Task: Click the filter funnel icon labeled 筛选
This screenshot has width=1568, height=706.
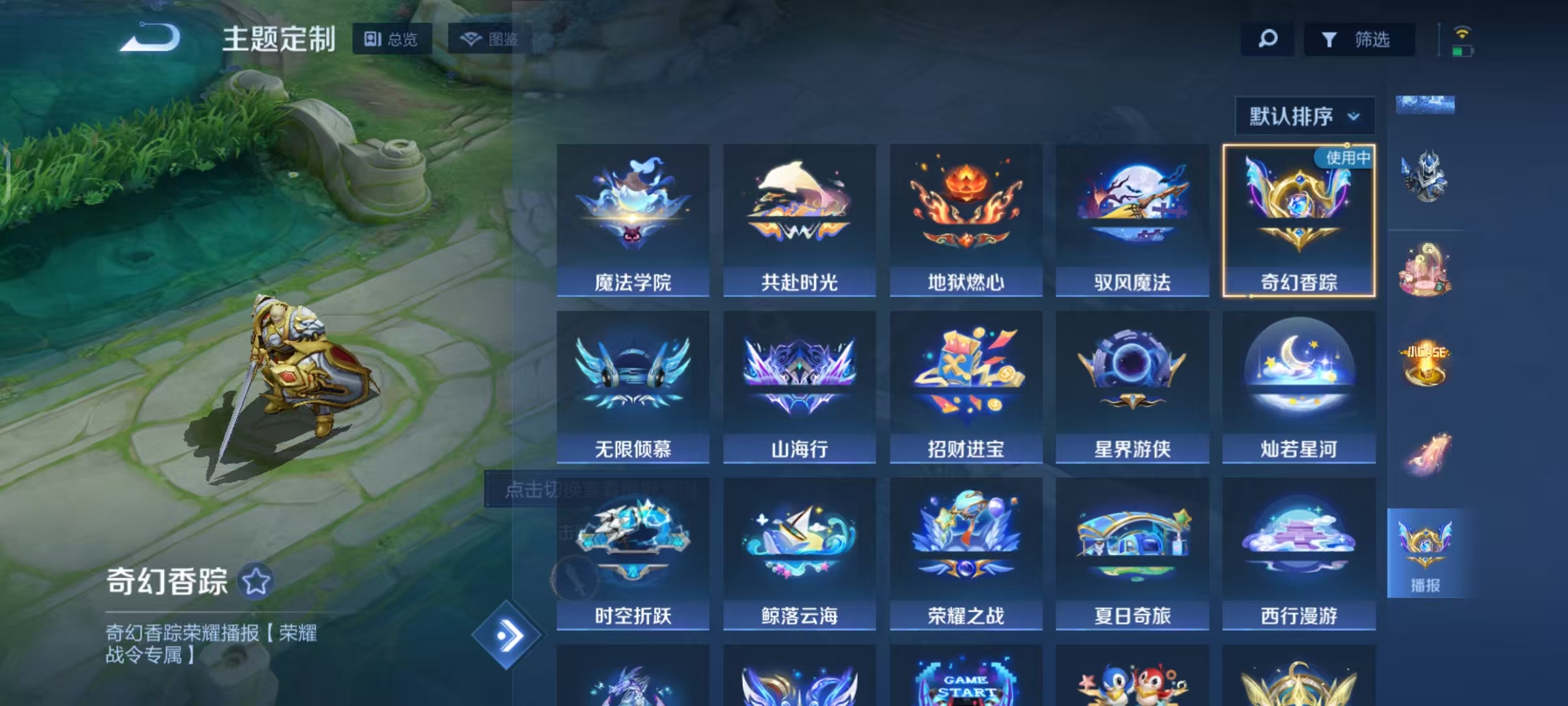Action: [1359, 39]
